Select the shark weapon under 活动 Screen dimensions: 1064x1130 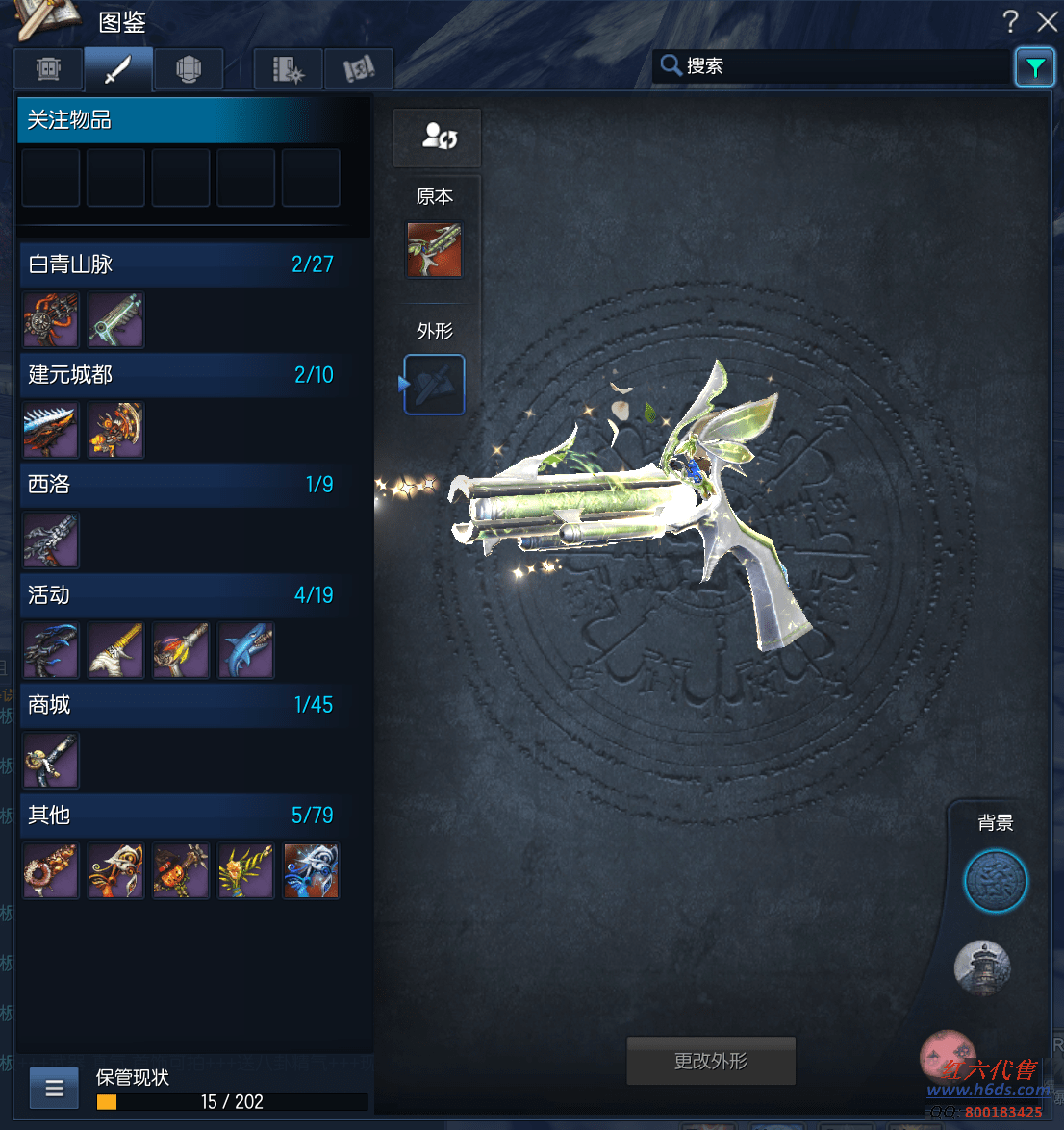click(245, 650)
